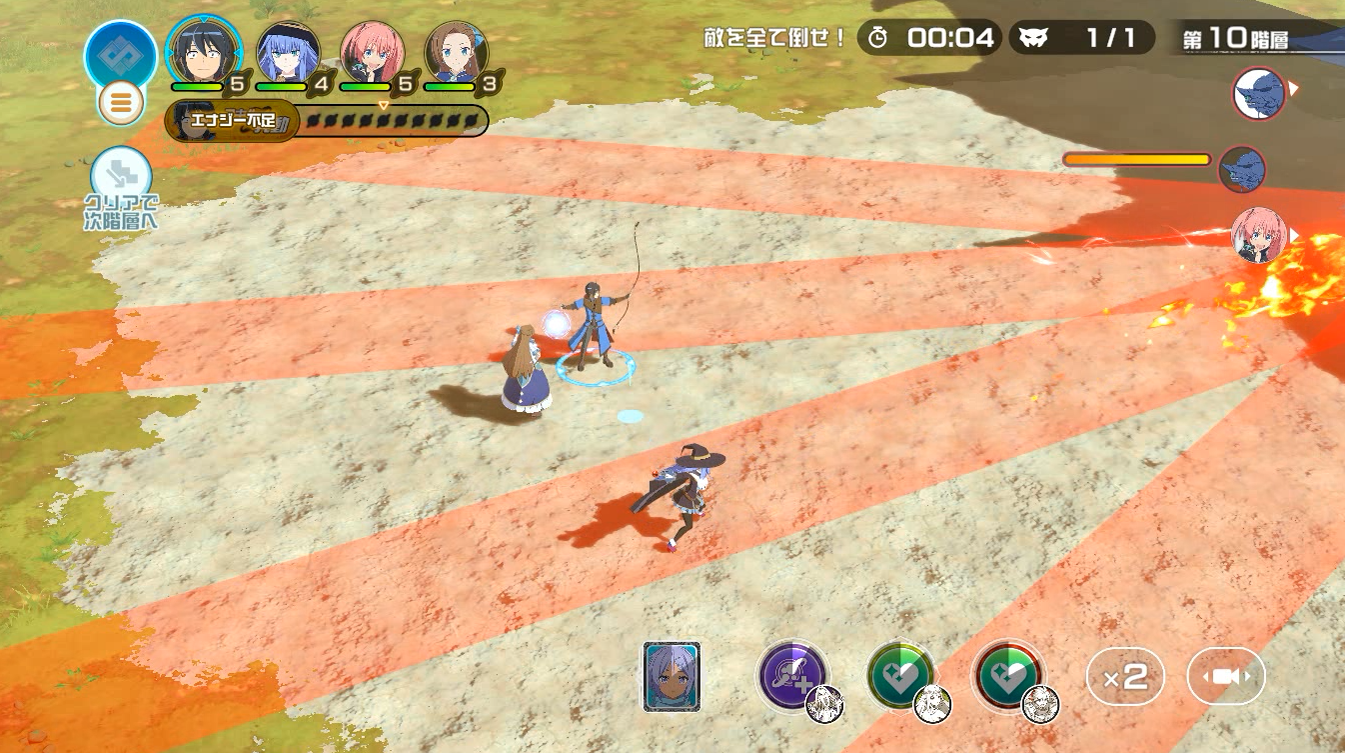
Task: Activate the エナジー不足 special skill gauge
Action: coord(327,121)
